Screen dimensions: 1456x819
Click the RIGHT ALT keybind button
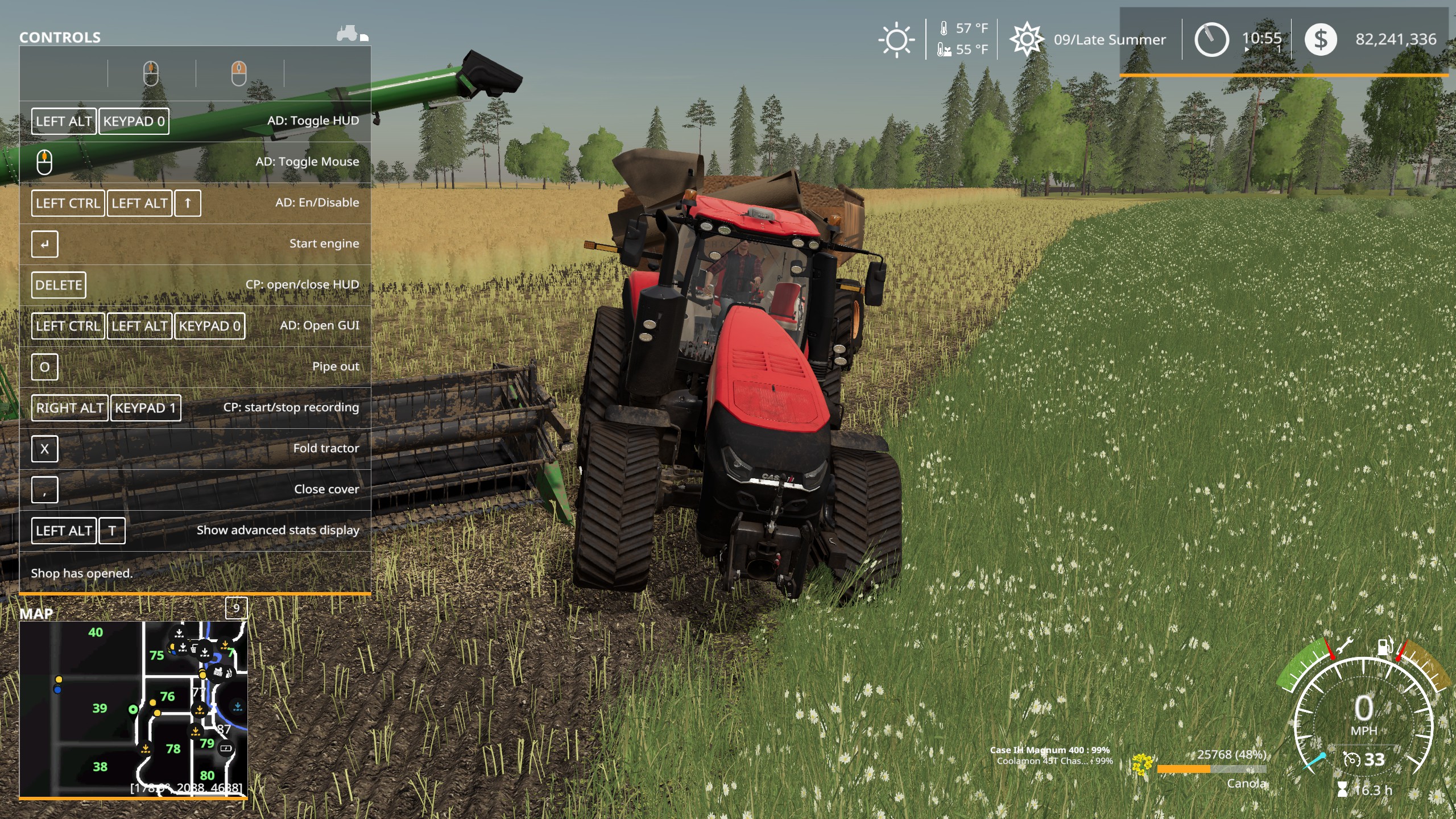(69, 408)
